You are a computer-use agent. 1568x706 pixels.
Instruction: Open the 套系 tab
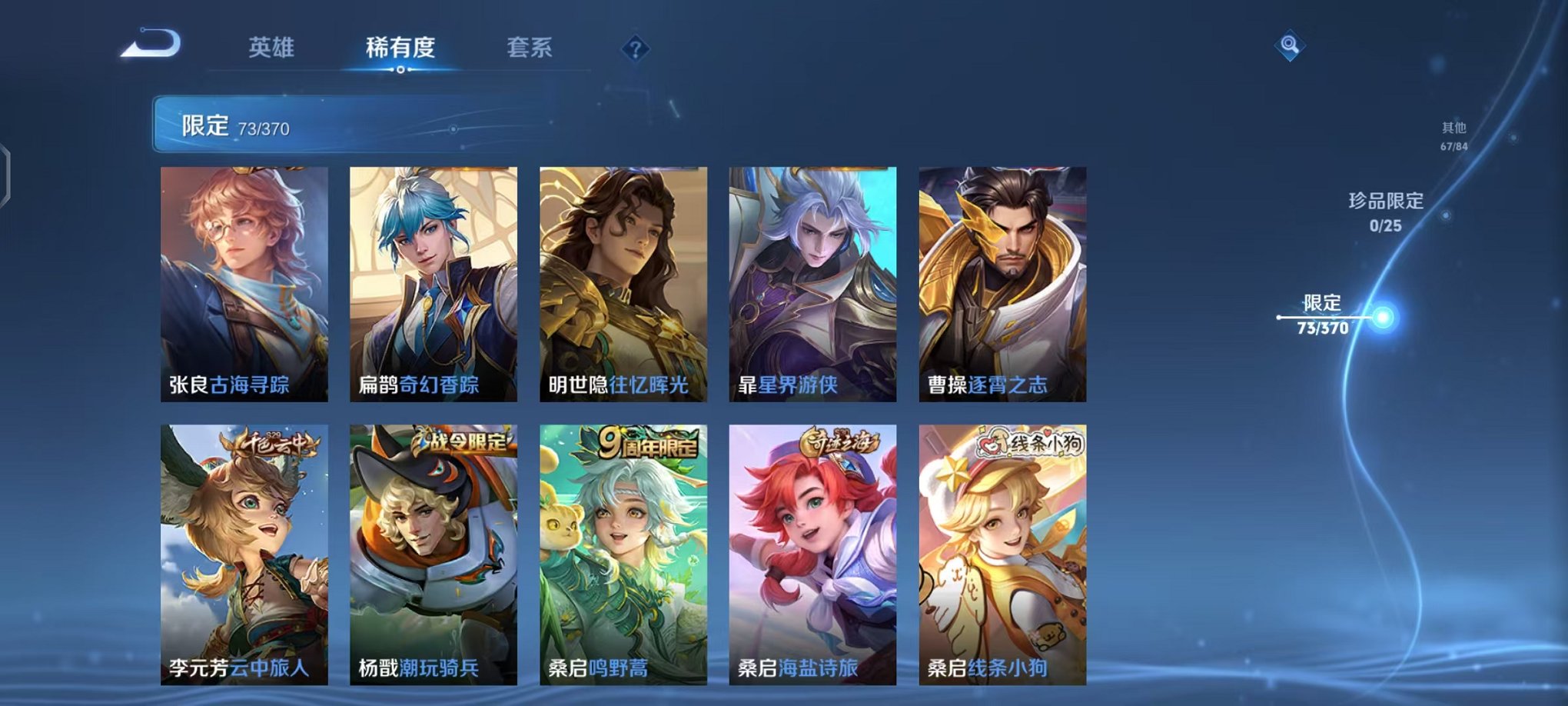pyautogui.click(x=540, y=48)
